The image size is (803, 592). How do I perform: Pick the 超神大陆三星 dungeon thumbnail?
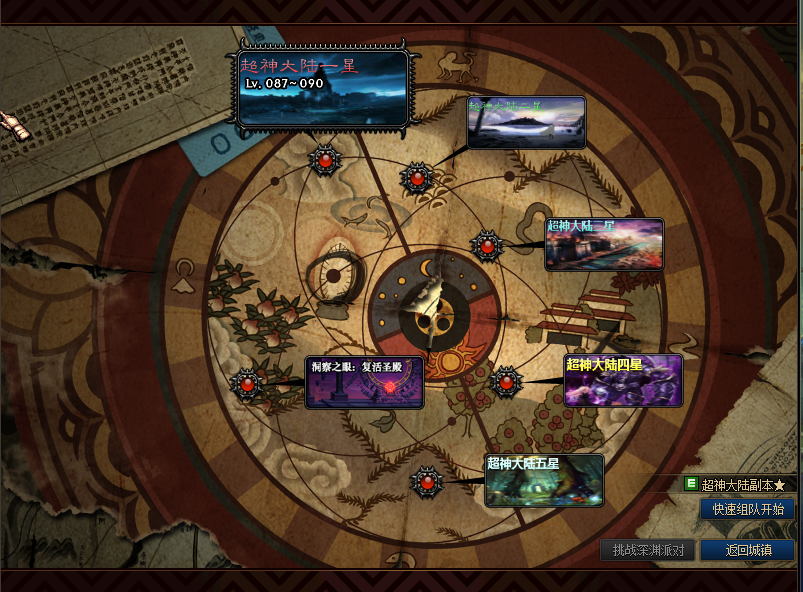[604, 244]
